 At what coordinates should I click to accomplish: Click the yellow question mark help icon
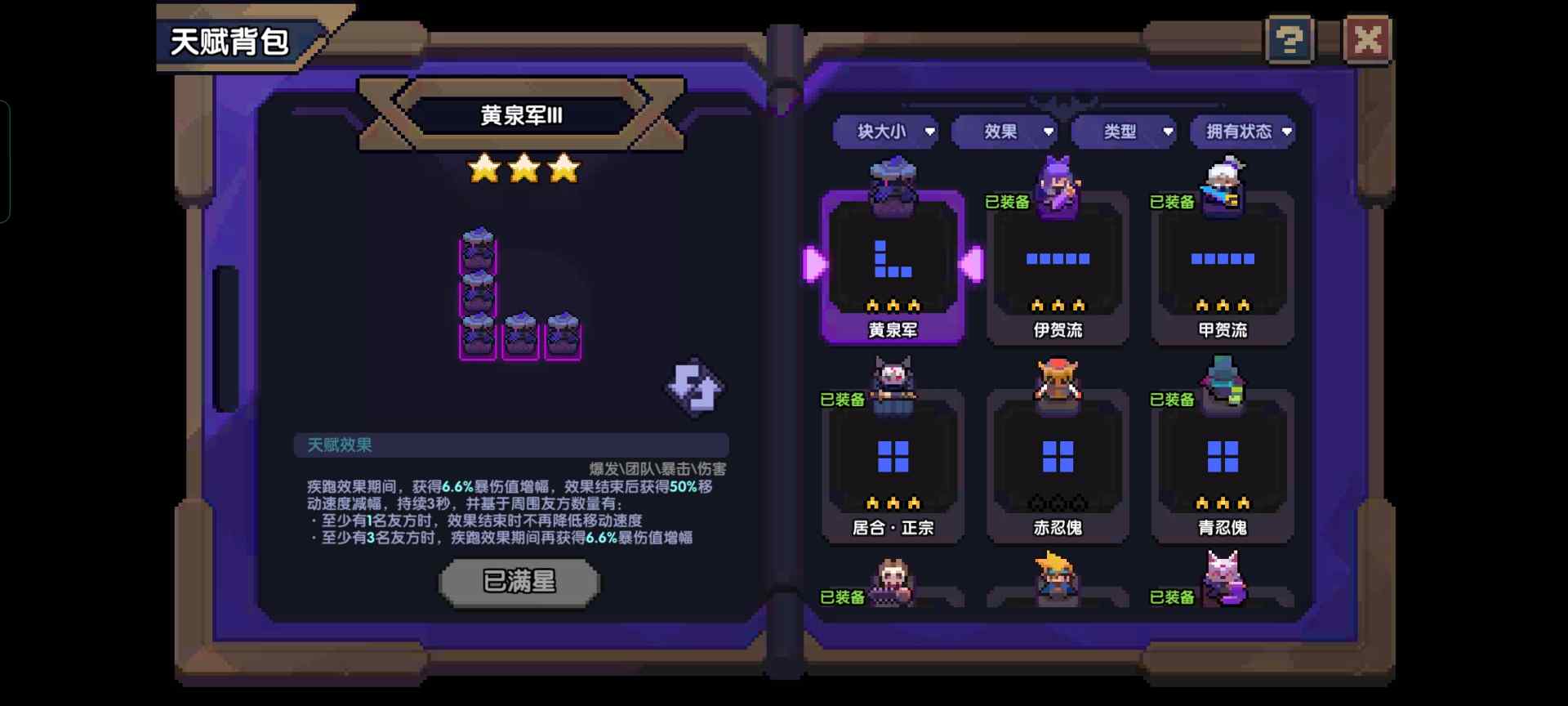[x=1289, y=38]
